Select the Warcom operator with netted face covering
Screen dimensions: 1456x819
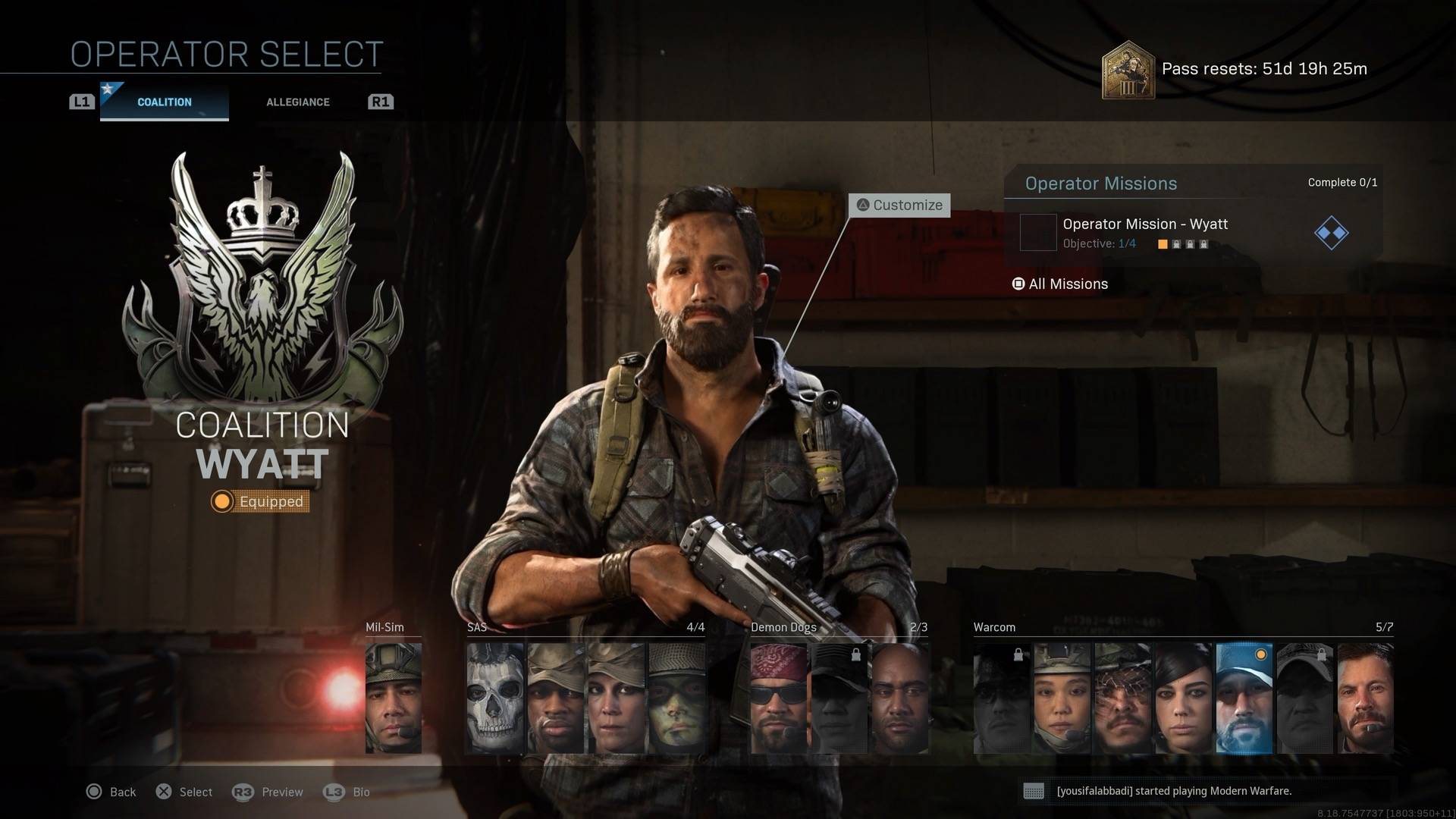coord(1122,698)
